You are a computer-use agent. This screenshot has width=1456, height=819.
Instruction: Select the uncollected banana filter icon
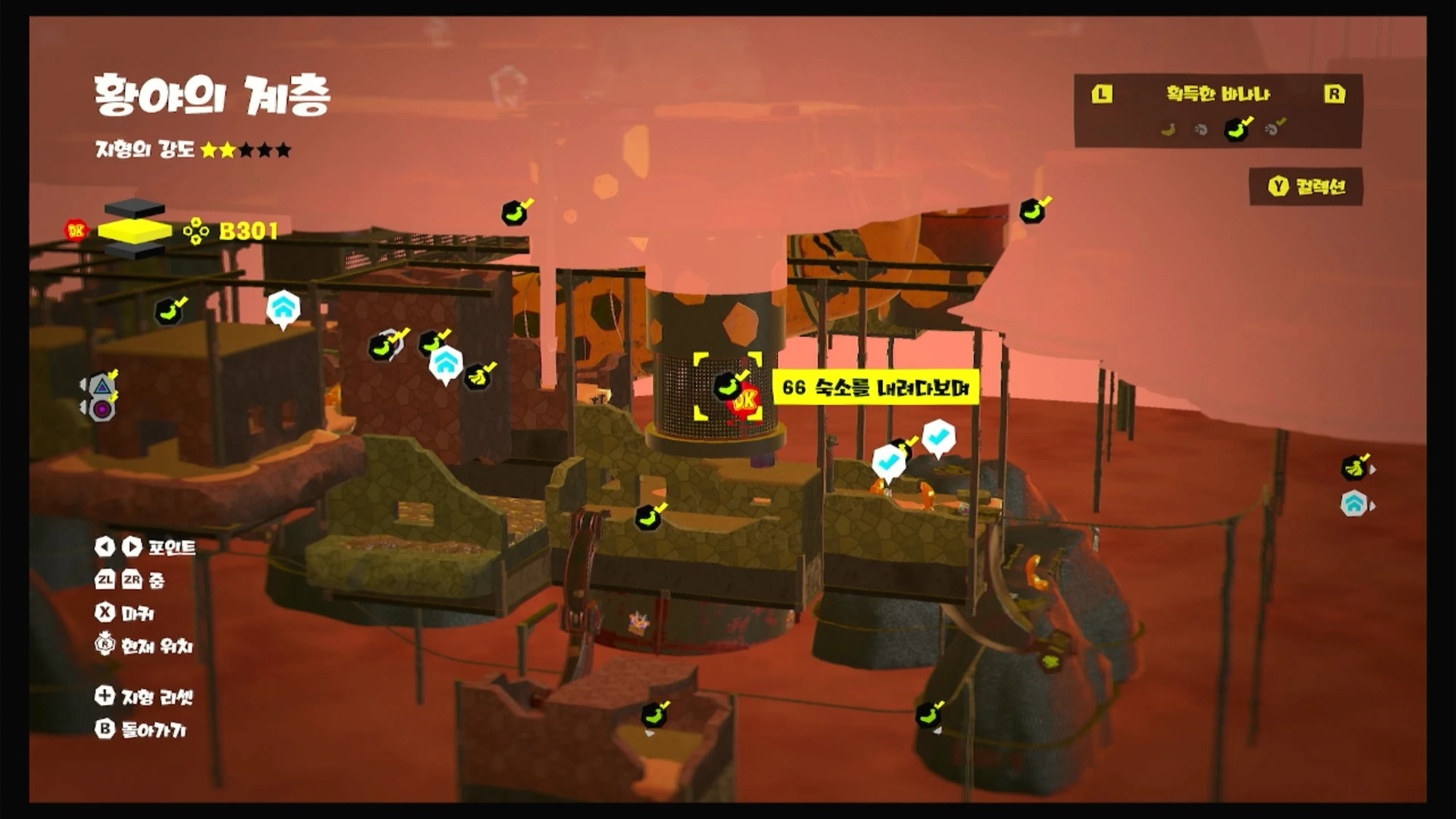tap(1168, 130)
